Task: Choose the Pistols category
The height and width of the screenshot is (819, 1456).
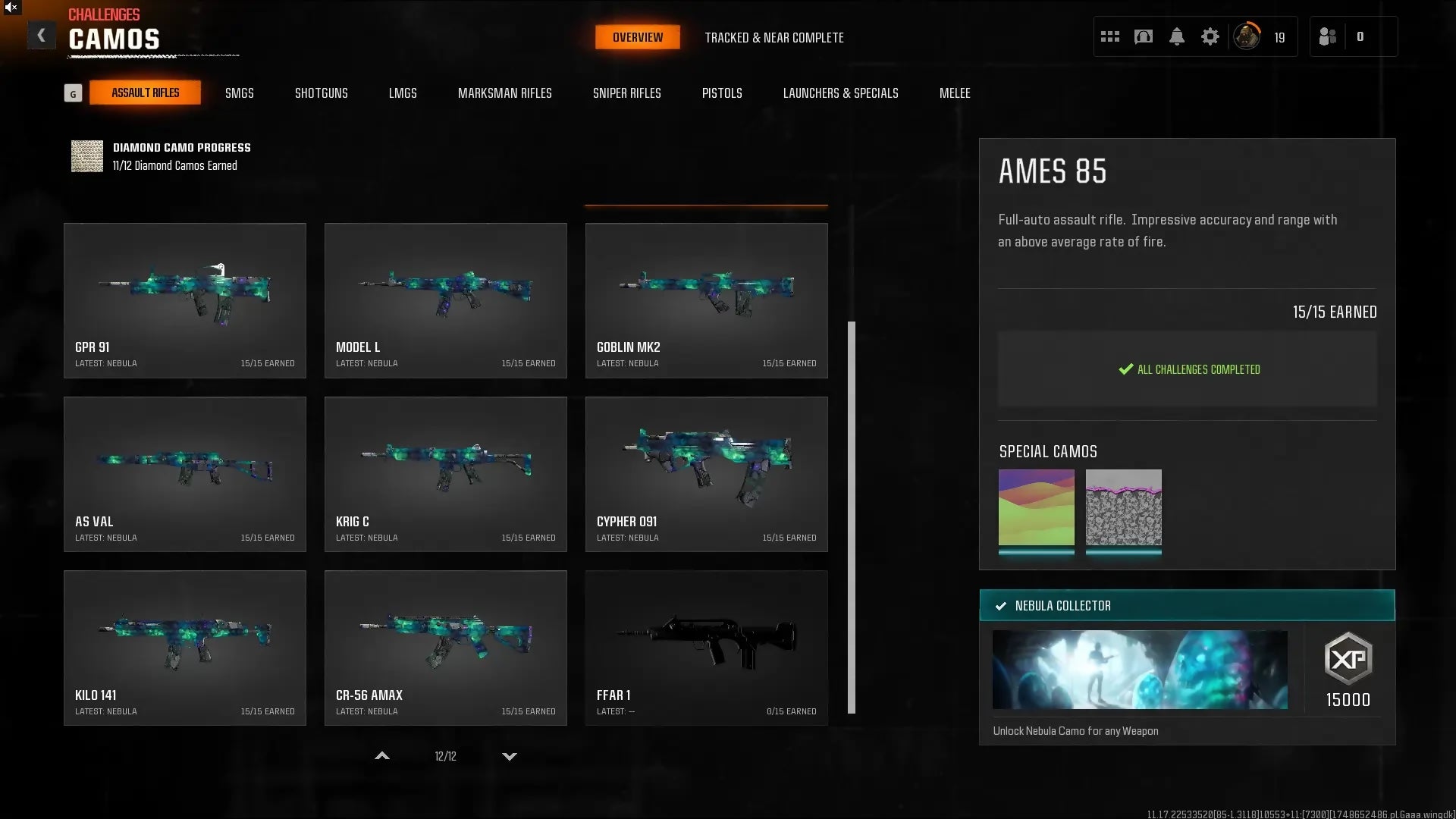Action: [x=721, y=93]
